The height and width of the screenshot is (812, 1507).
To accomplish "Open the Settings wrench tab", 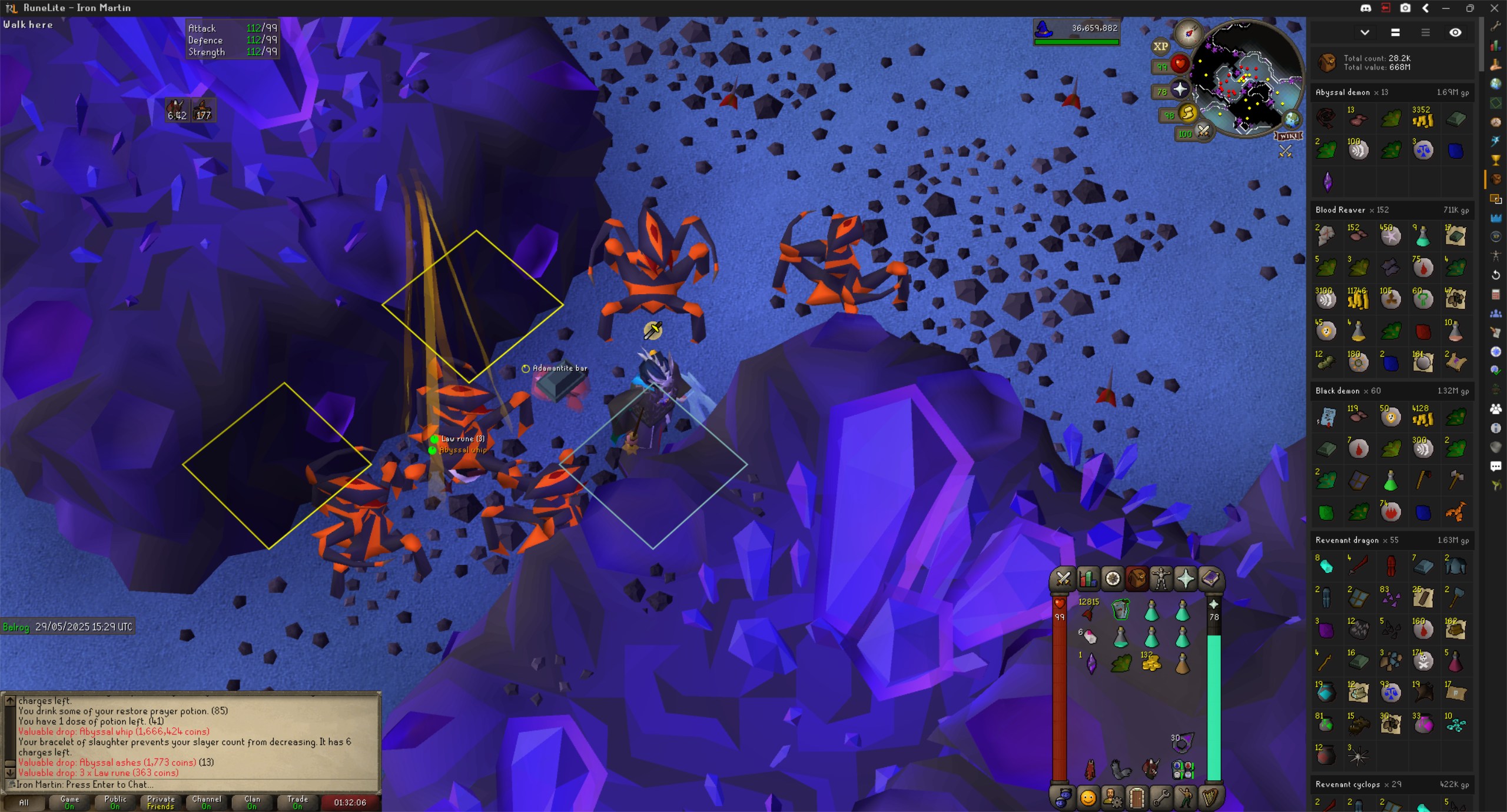I will pos(1161,798).
